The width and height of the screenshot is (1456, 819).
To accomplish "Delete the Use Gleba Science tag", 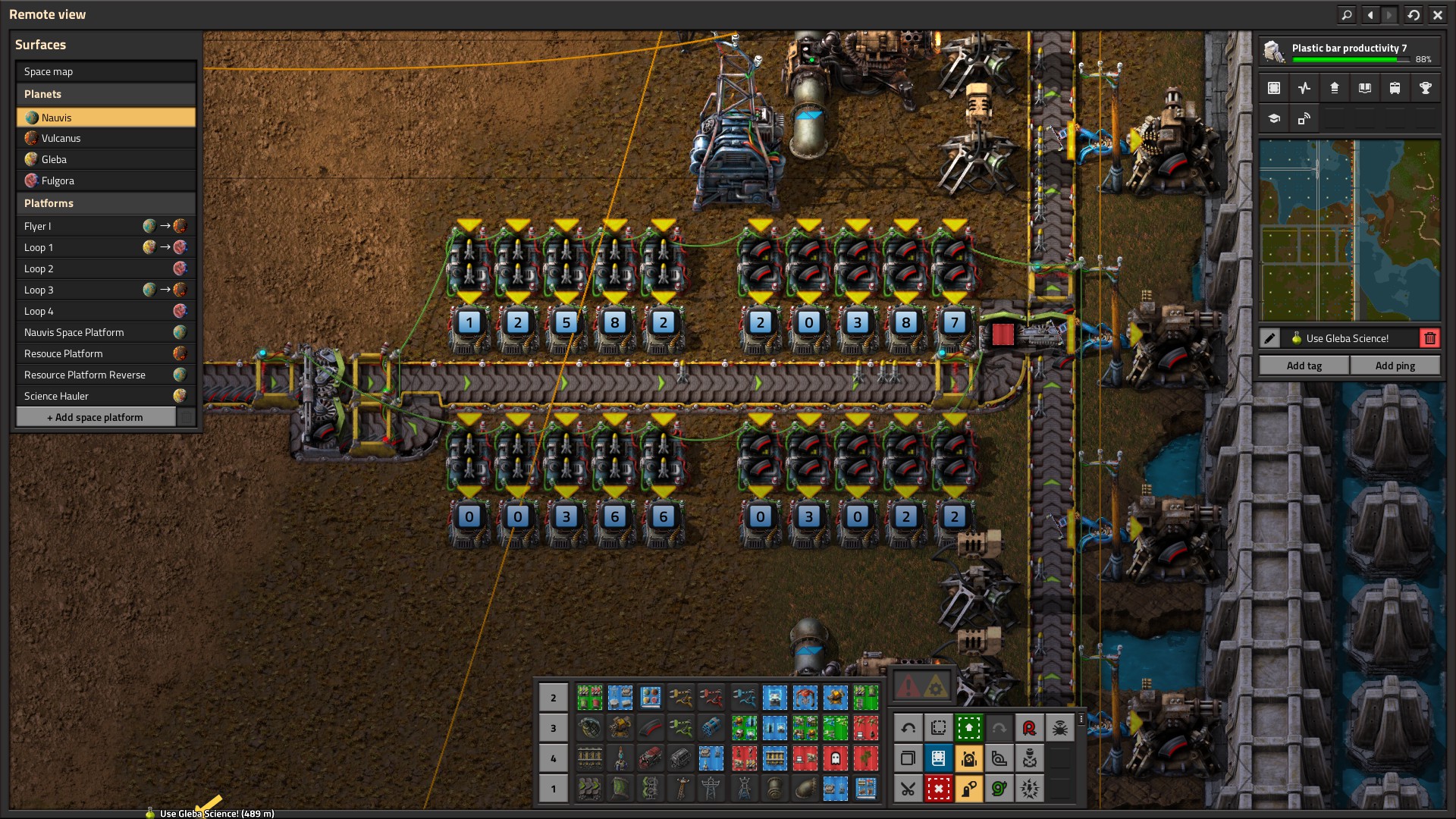I will point(1429,338).
